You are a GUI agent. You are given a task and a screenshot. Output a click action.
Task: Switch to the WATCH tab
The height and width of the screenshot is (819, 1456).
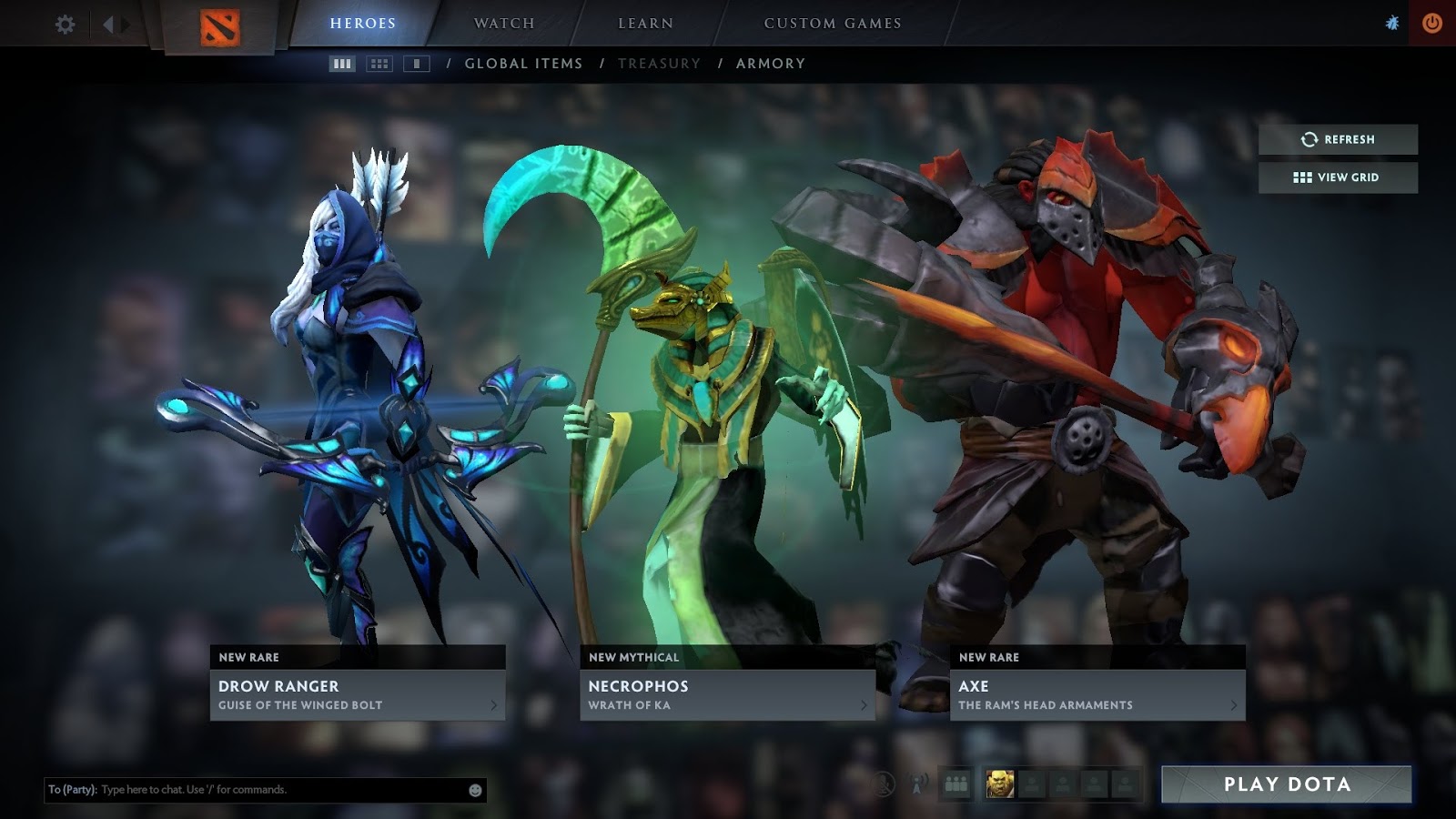point(502,23)
